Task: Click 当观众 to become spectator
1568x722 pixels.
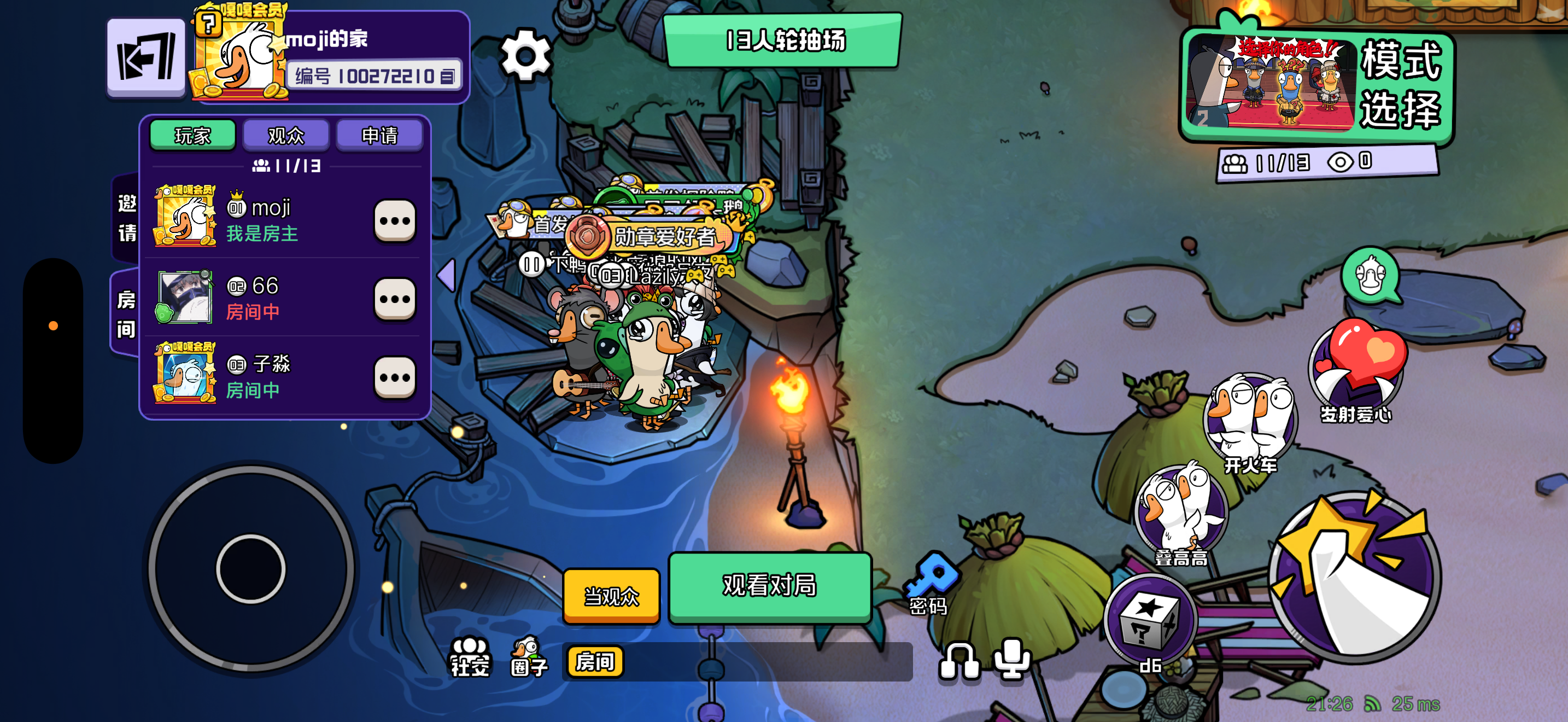Action: [x=611, y=595]
